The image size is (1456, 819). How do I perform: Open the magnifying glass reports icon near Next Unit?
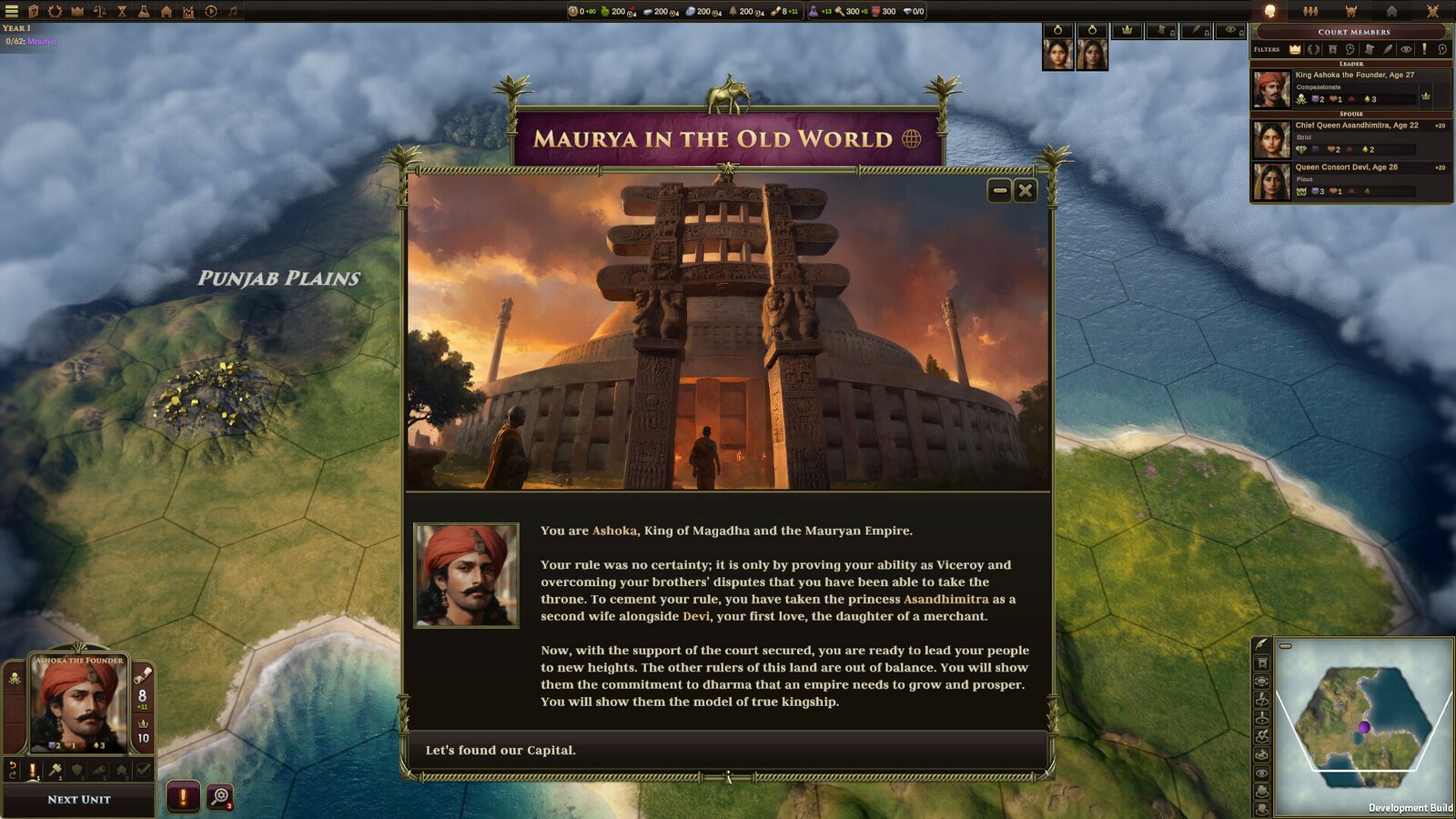tap(219, 797)
